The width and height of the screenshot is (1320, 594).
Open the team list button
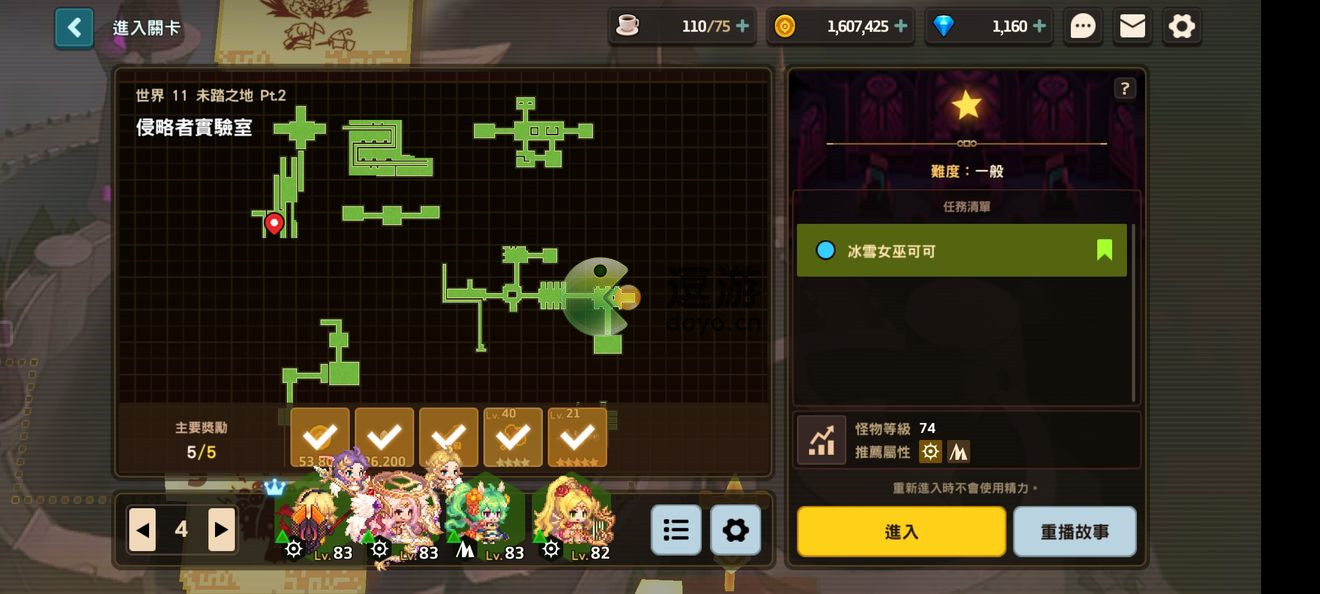click(x=676, y=530)
